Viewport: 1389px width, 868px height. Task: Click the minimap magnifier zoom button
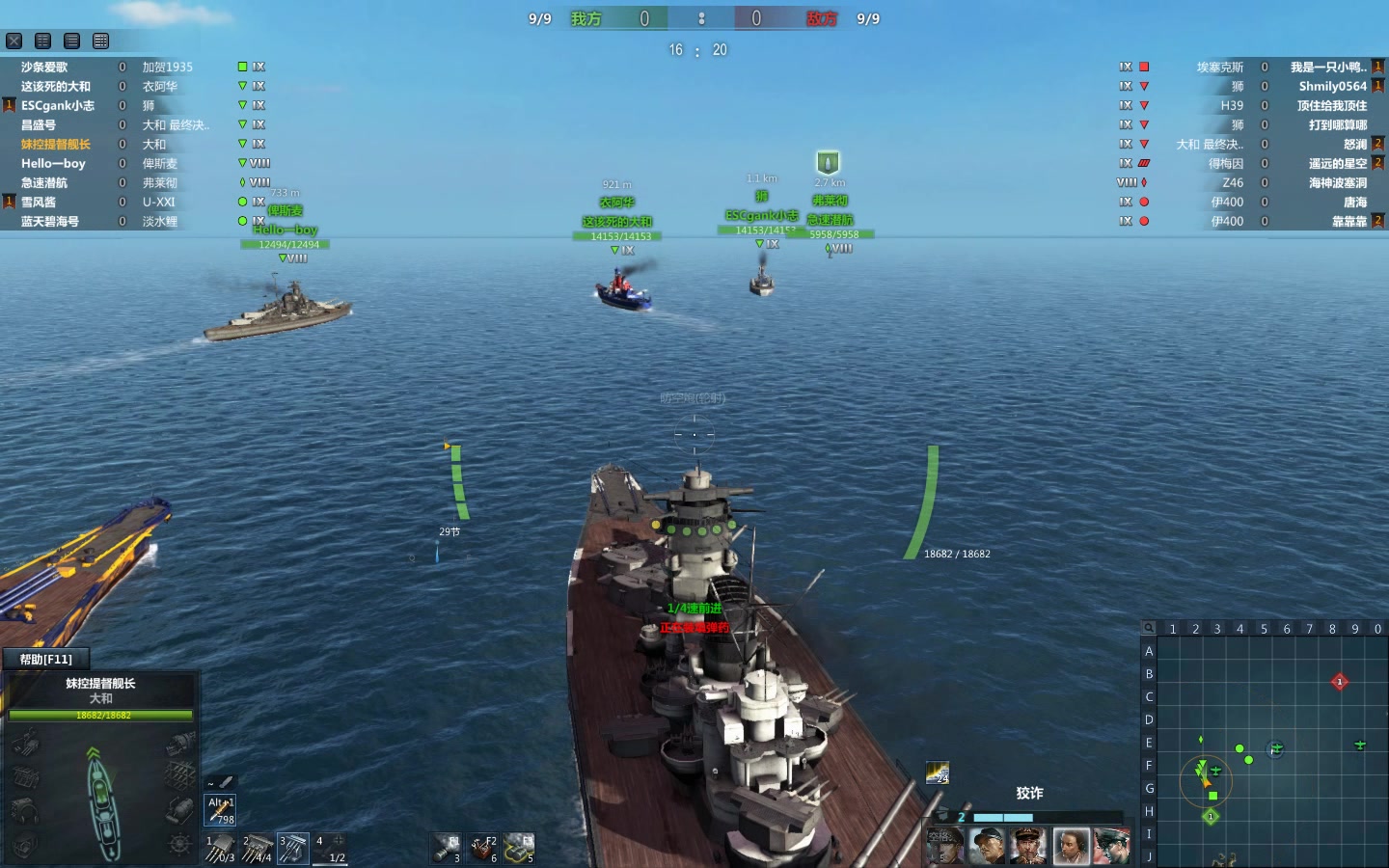tap(1149, 628)
